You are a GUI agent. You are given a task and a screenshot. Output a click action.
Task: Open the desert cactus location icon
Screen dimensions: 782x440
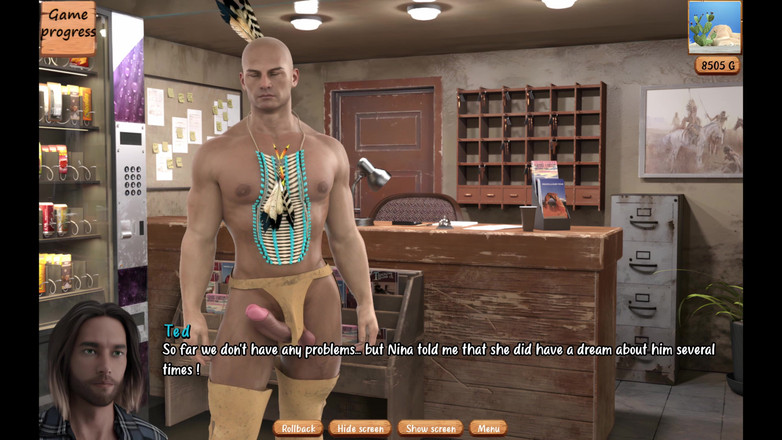click(x=714, y=27)
